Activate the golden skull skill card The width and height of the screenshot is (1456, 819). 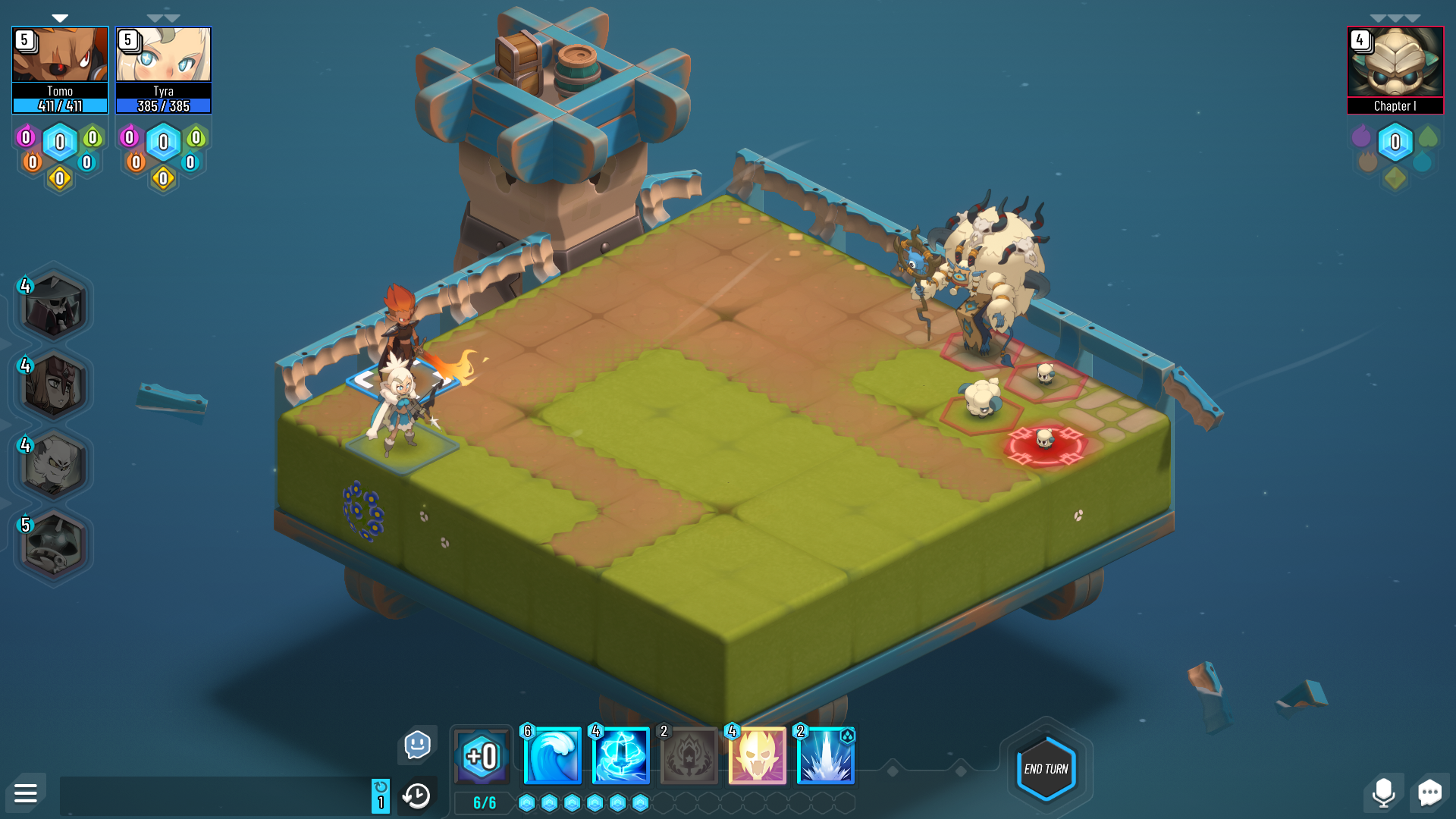[758, 755]
